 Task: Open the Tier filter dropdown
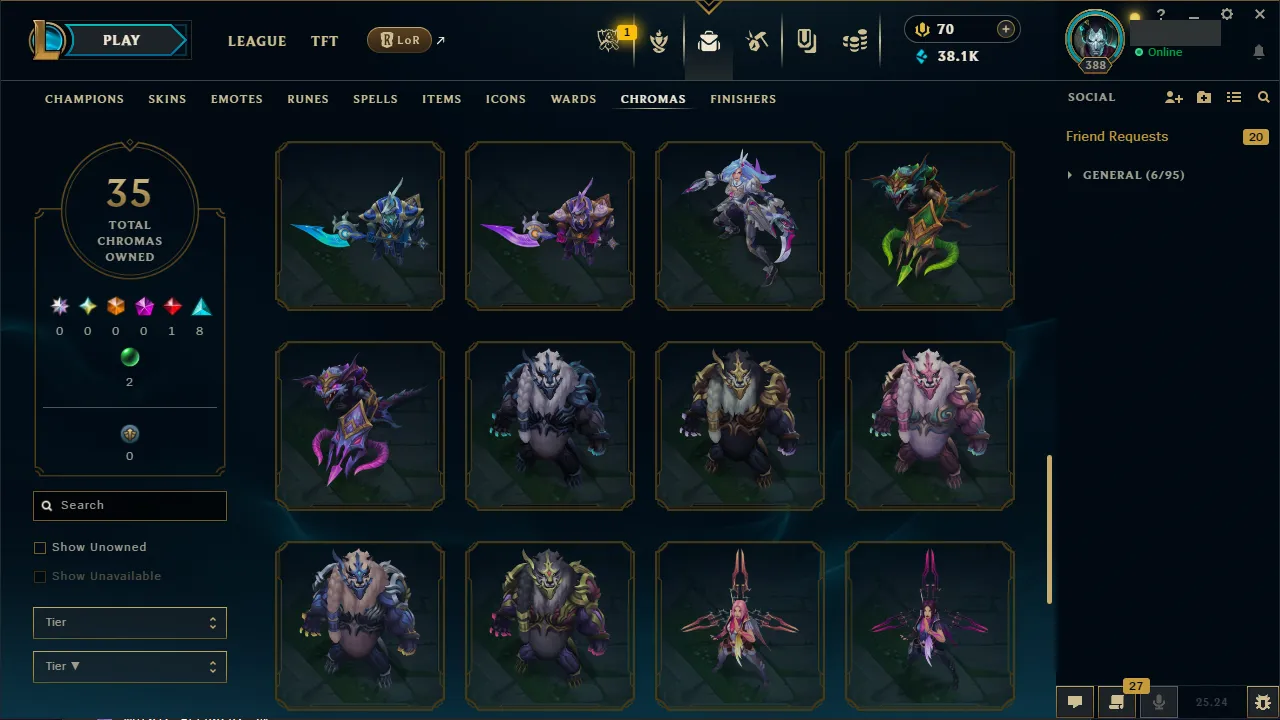pos(129,622)
